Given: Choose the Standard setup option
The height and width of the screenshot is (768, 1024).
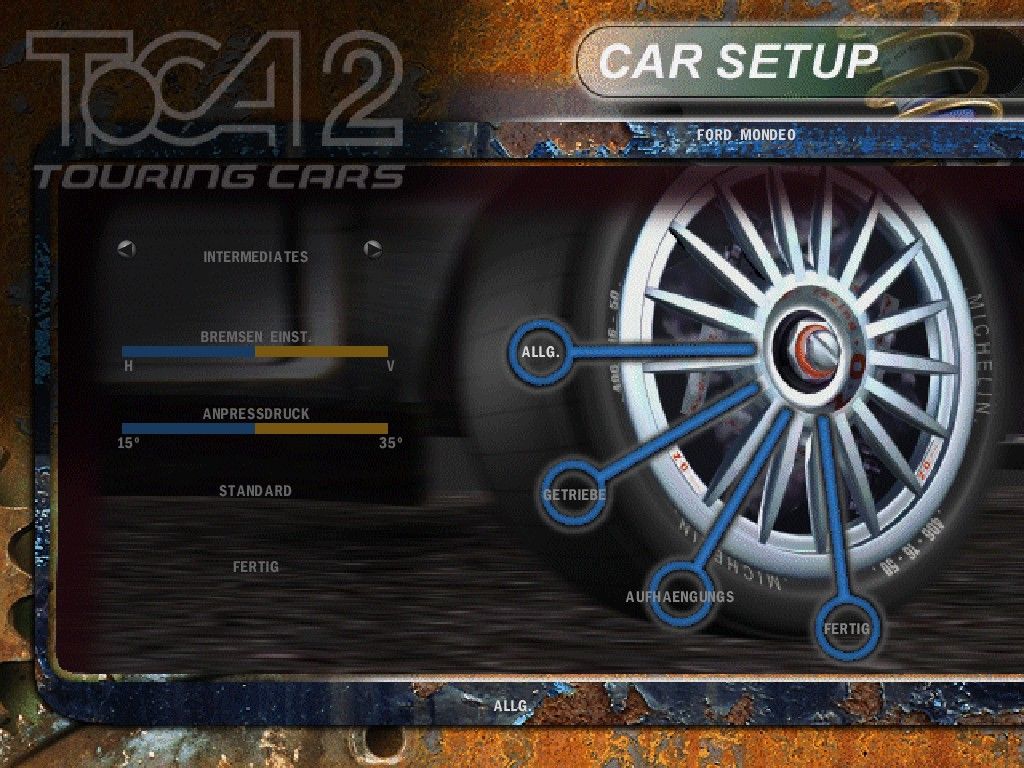Looking at the screenshot, I should (255, 491).
